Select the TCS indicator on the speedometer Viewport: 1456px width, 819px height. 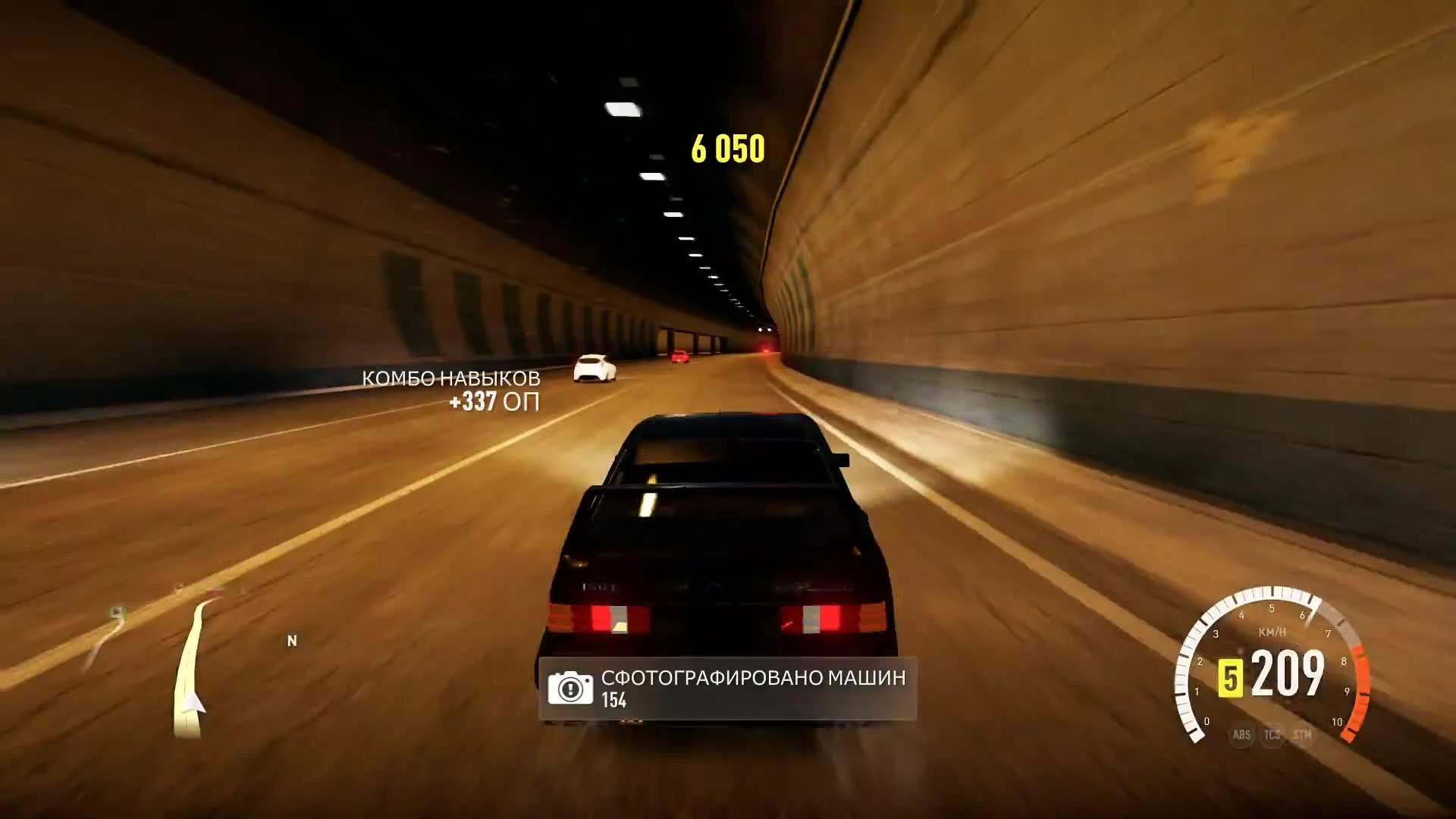[1271, 734]
